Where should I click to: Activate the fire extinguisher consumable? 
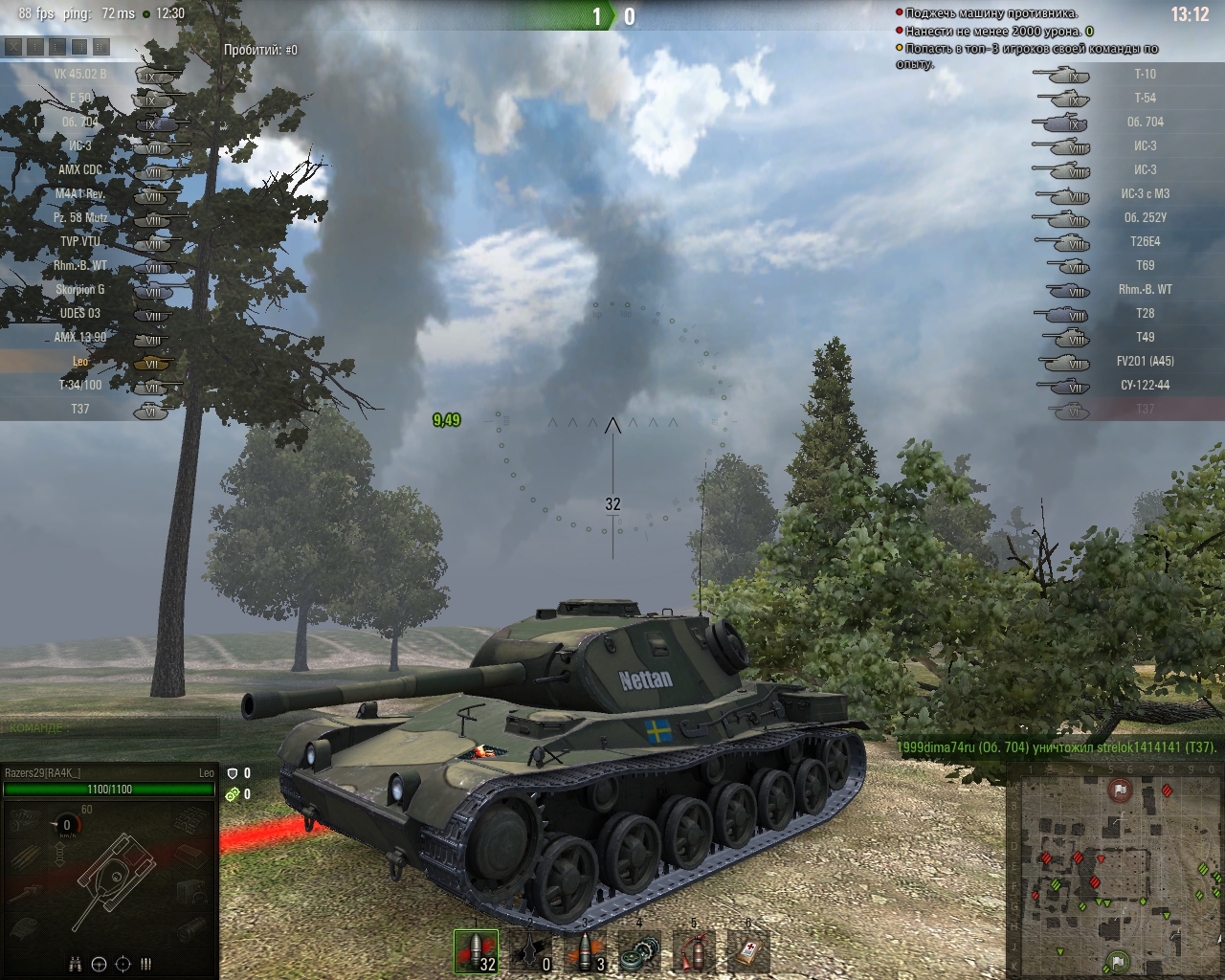click(x=694, y=952)
